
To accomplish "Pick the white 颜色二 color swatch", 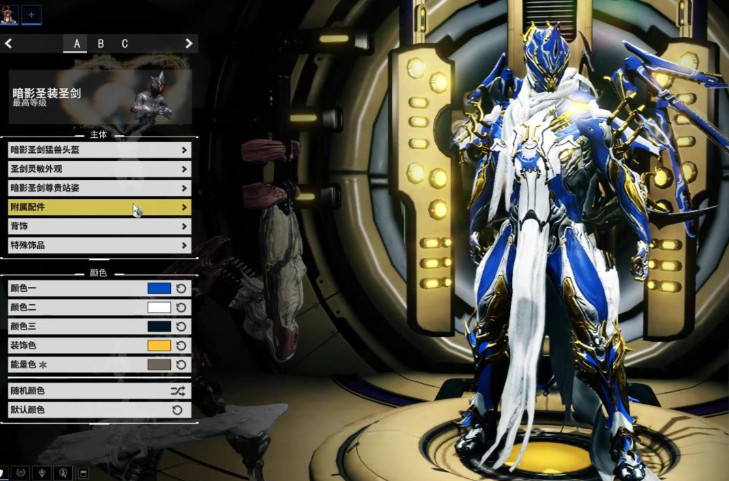I will [x=159, y=307].
